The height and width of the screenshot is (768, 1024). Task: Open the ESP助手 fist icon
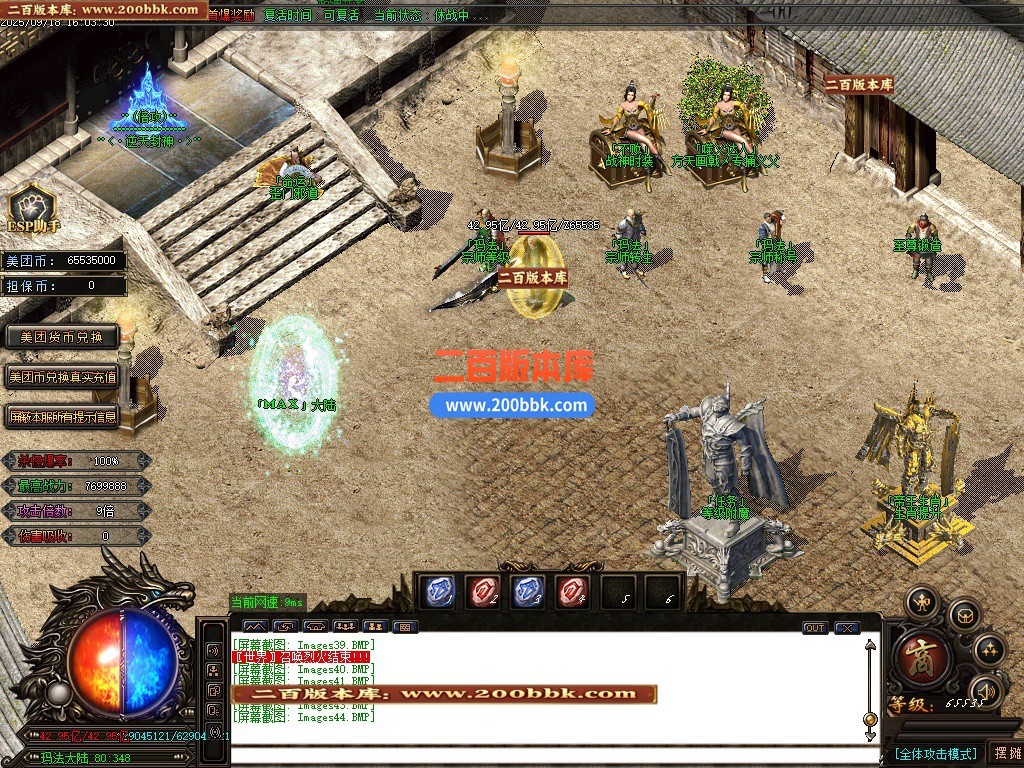[31, 206]
